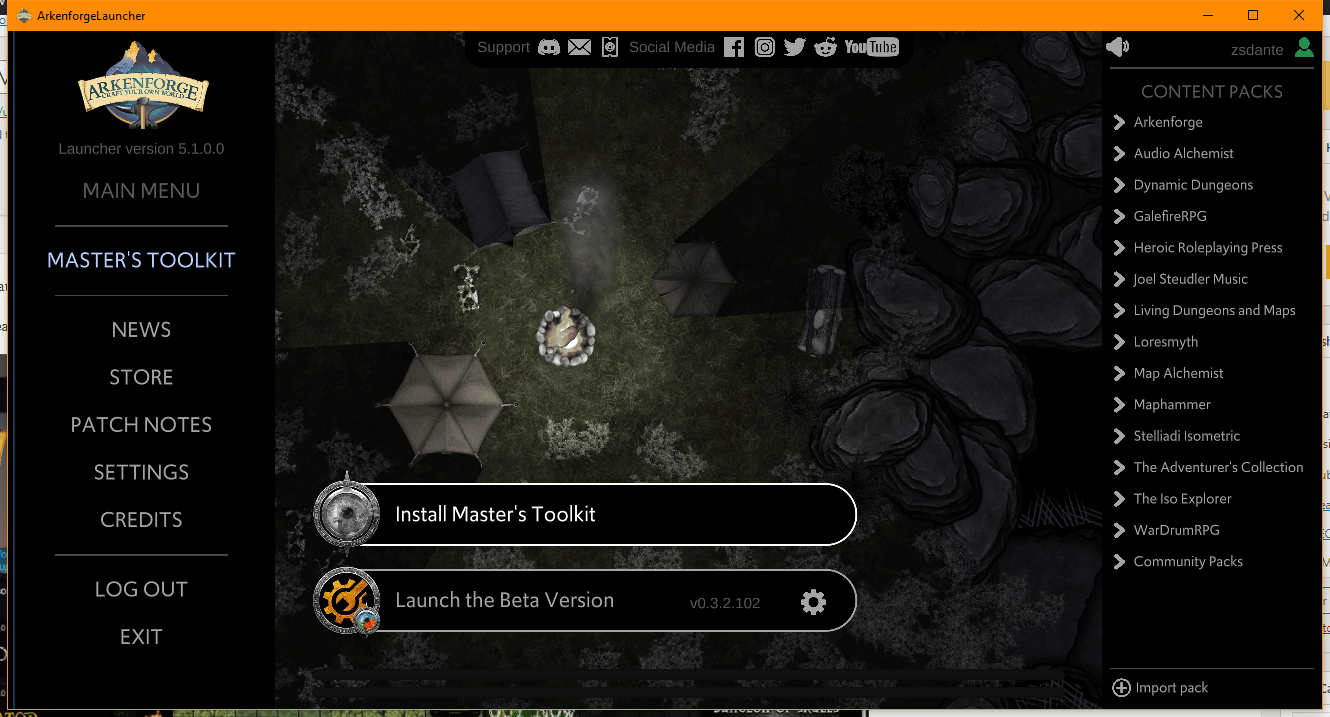Import a content pack

tap(1160, 688)
